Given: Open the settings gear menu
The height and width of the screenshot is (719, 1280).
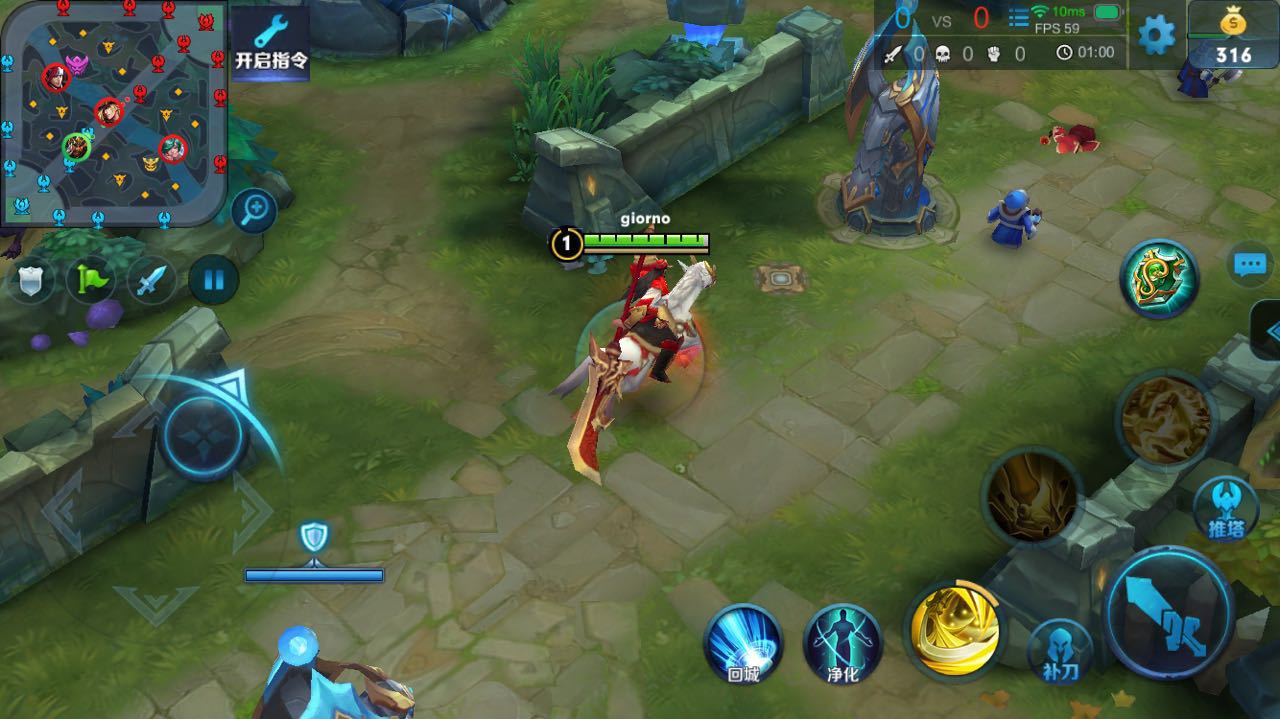Looking at the screenshot, I should click(x=1157, y=35).
